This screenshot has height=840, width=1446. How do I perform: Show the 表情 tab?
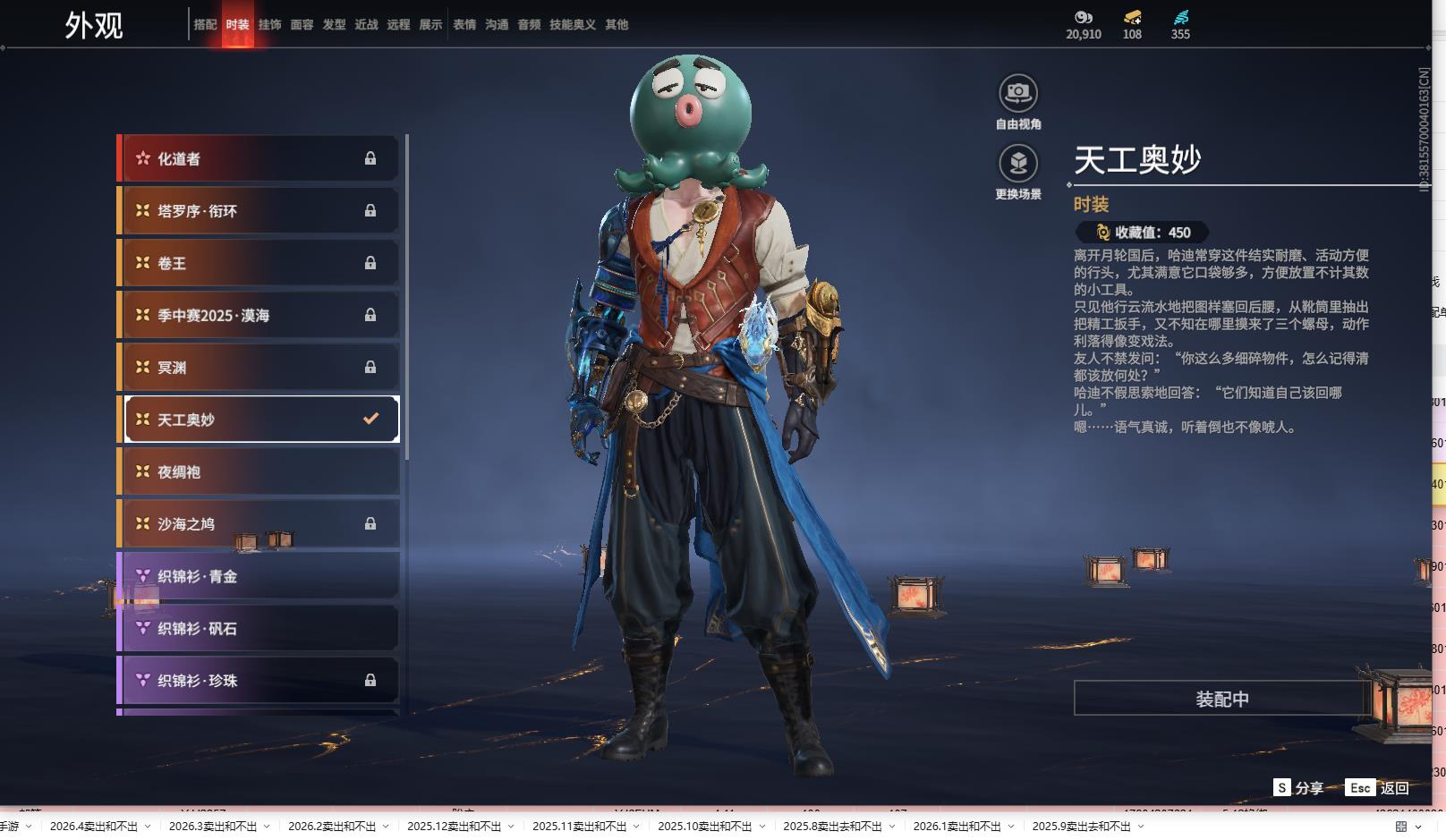coord(464,25)
